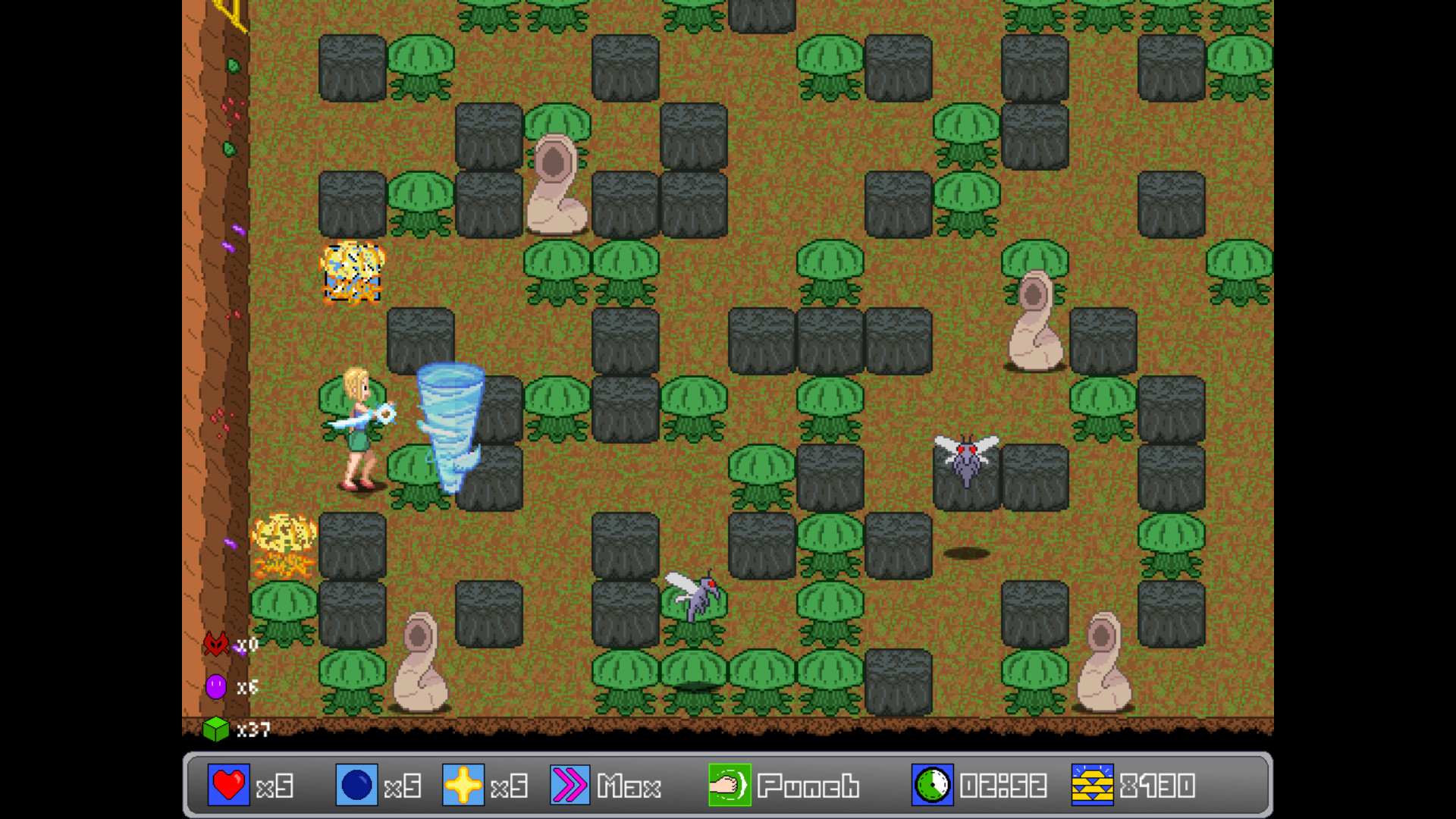Click the pink Max speed arrows icon
Viewport: 1456px width, 819px height.
569,786
